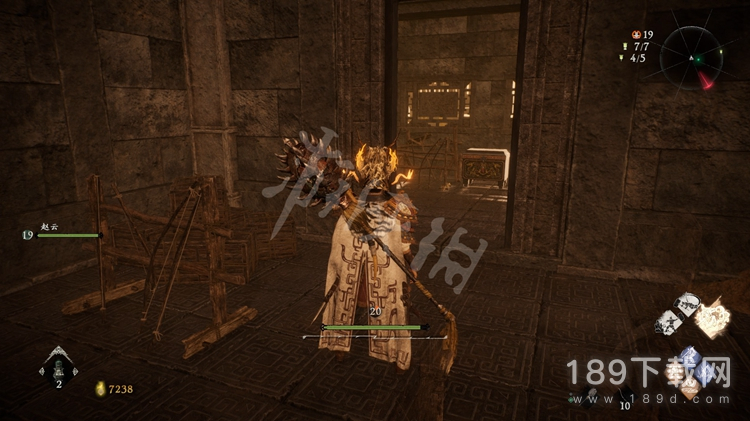Choose the lower weapon martial art icon
Screen dimensions: 750x421
coord(667,323)
